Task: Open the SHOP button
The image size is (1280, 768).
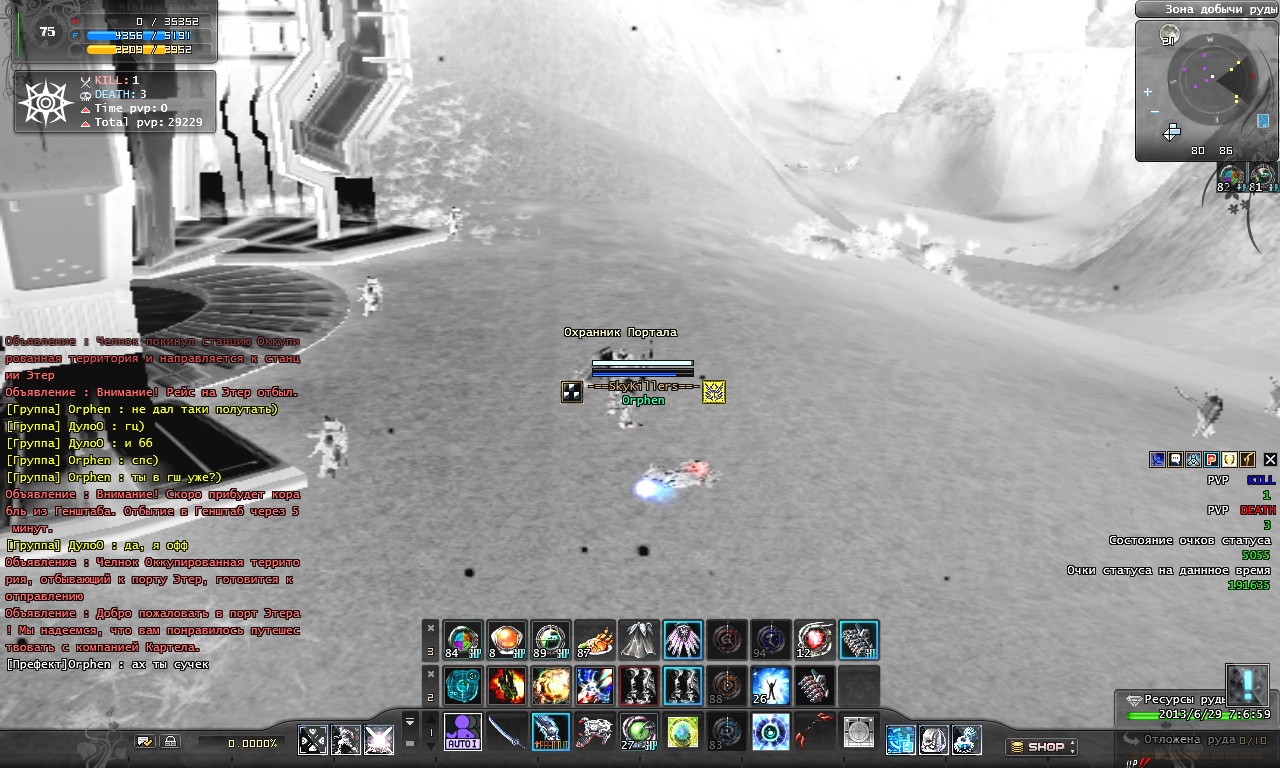Action: coord(1040,747)
